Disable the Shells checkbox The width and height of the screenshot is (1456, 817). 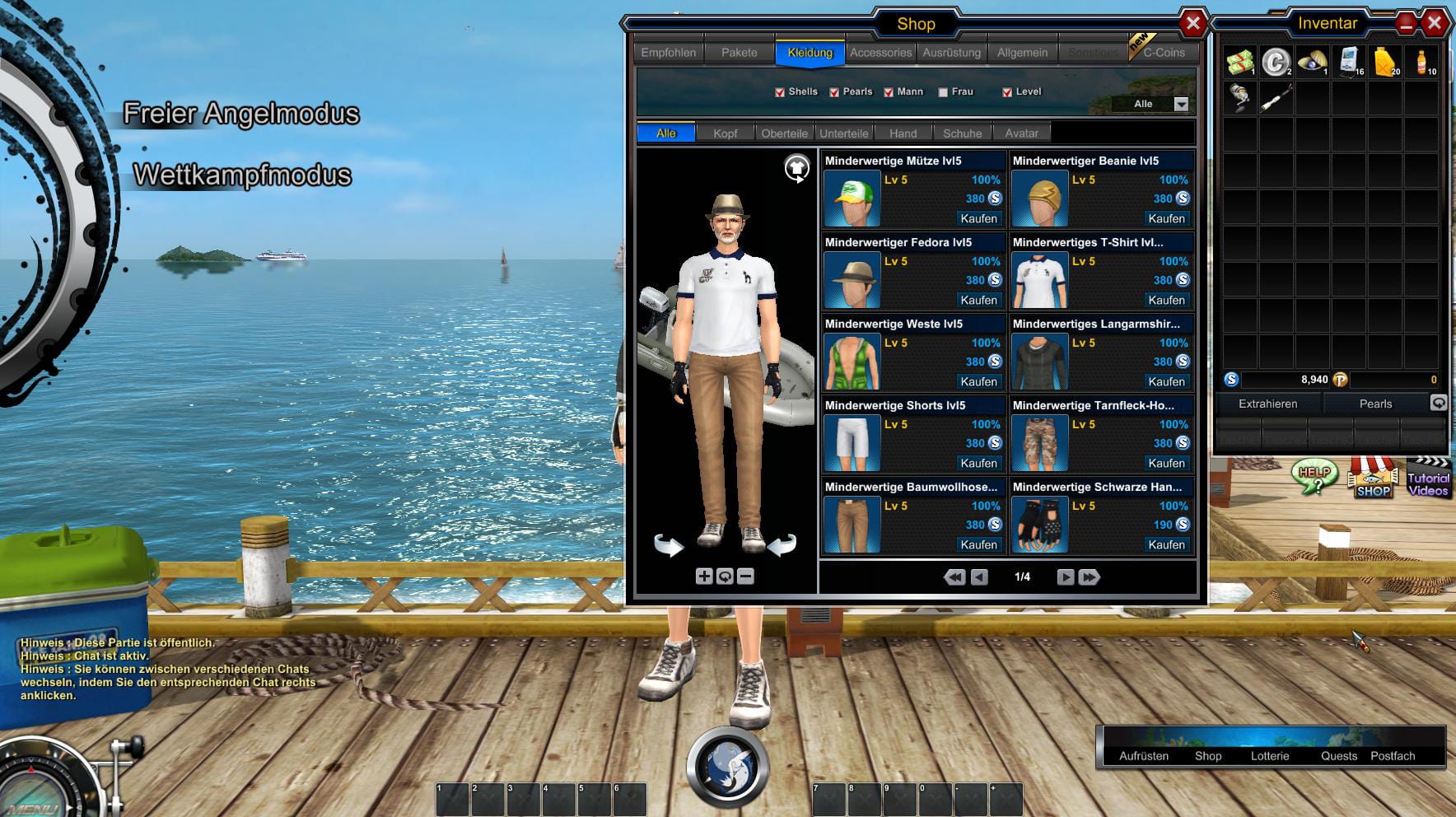coord(781,91)
